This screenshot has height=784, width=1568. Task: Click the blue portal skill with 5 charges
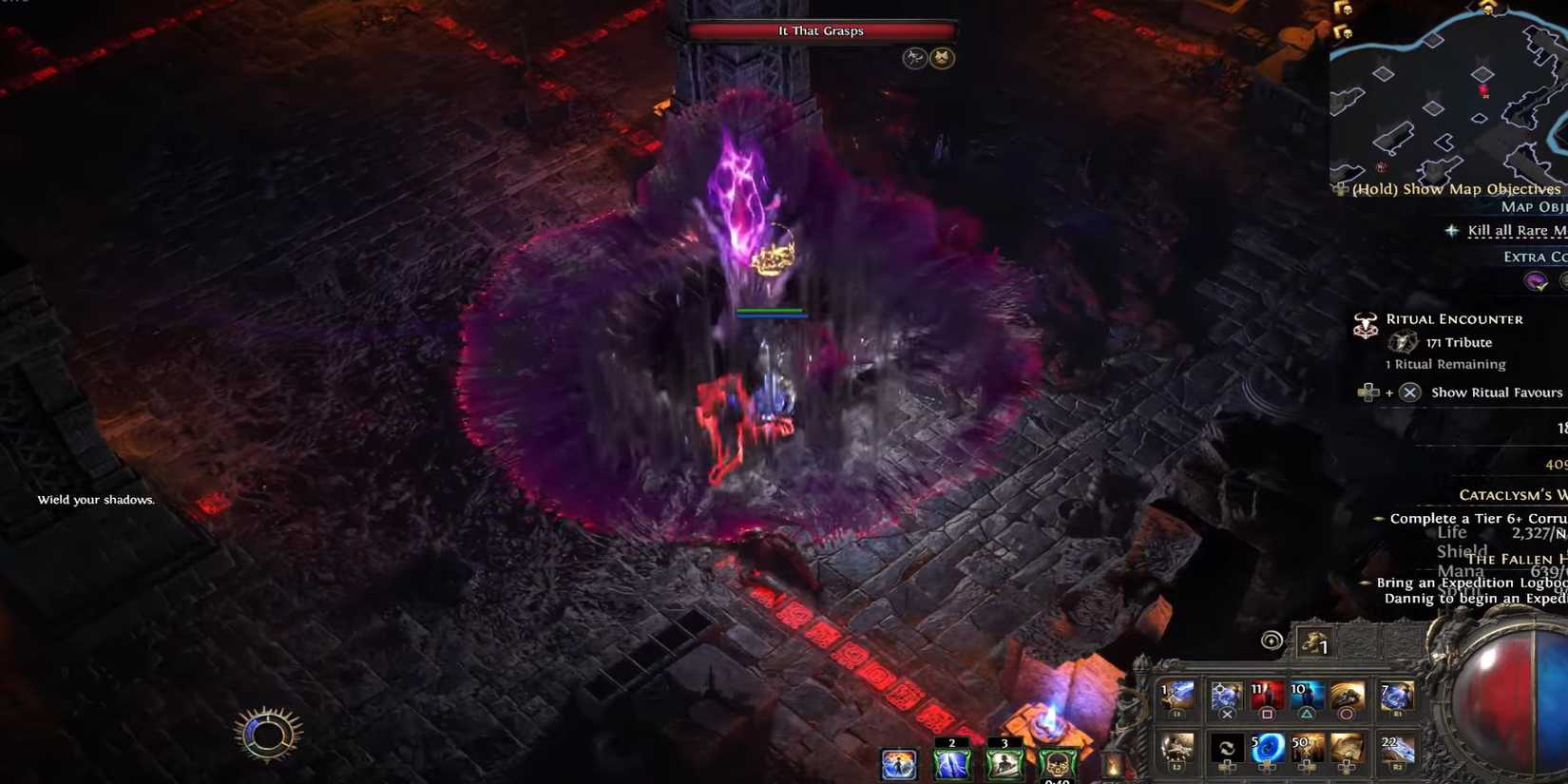[1267, 749]
